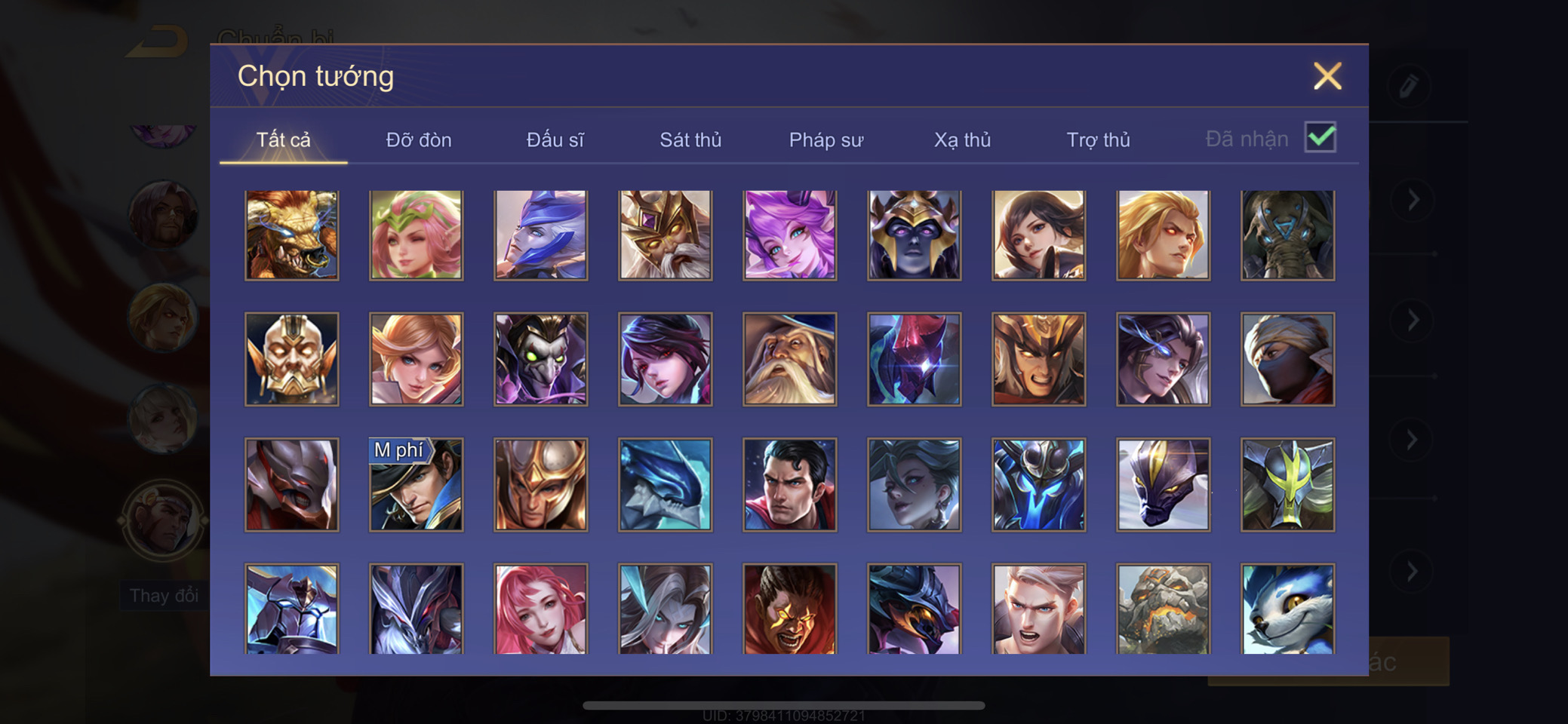Select the Pháp sư tab
Viewport: 1568px width, 724px height.
point(826,140)
